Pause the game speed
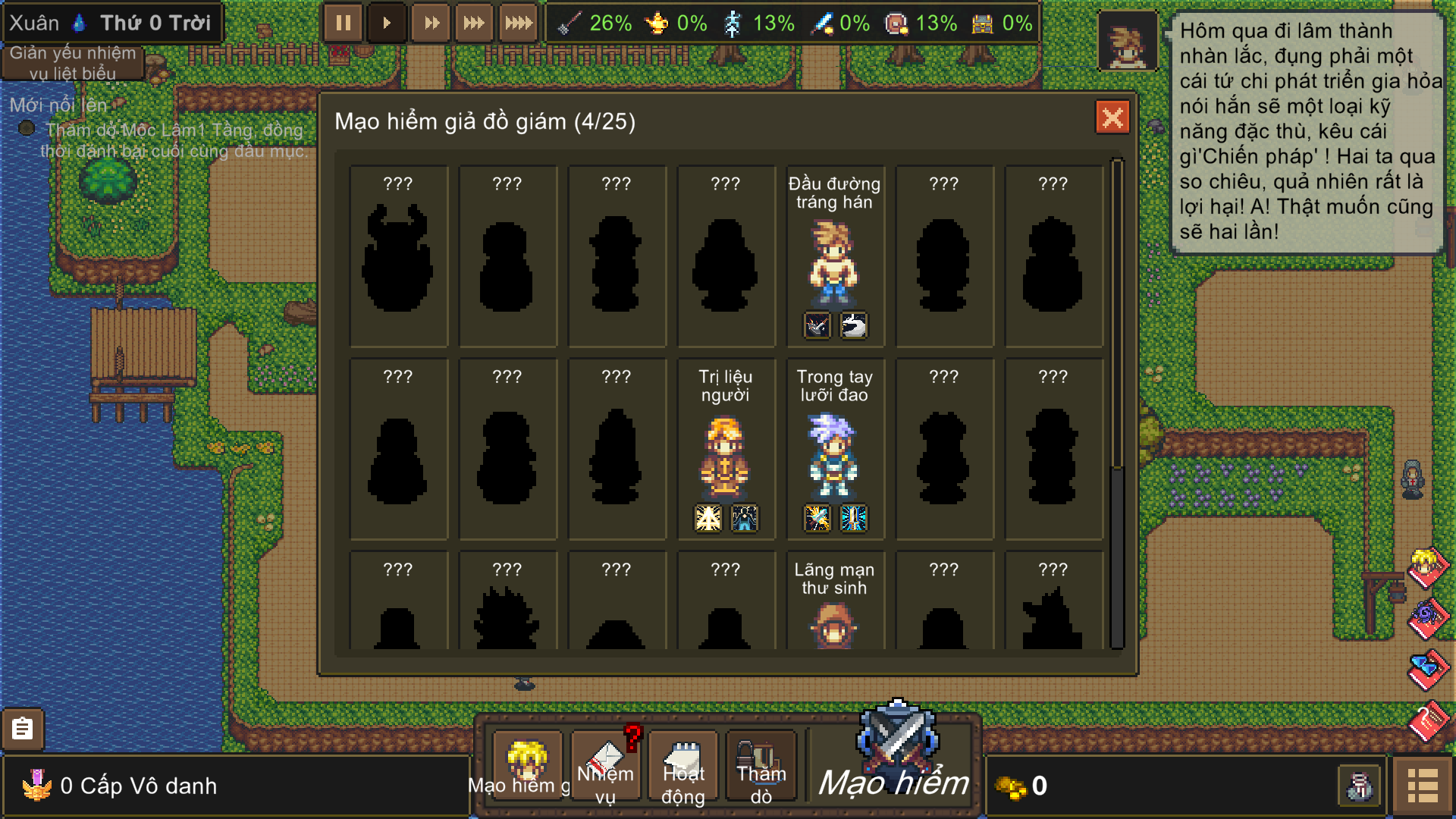Screen dimensions: 1456x819 click(x=343, y=23)
